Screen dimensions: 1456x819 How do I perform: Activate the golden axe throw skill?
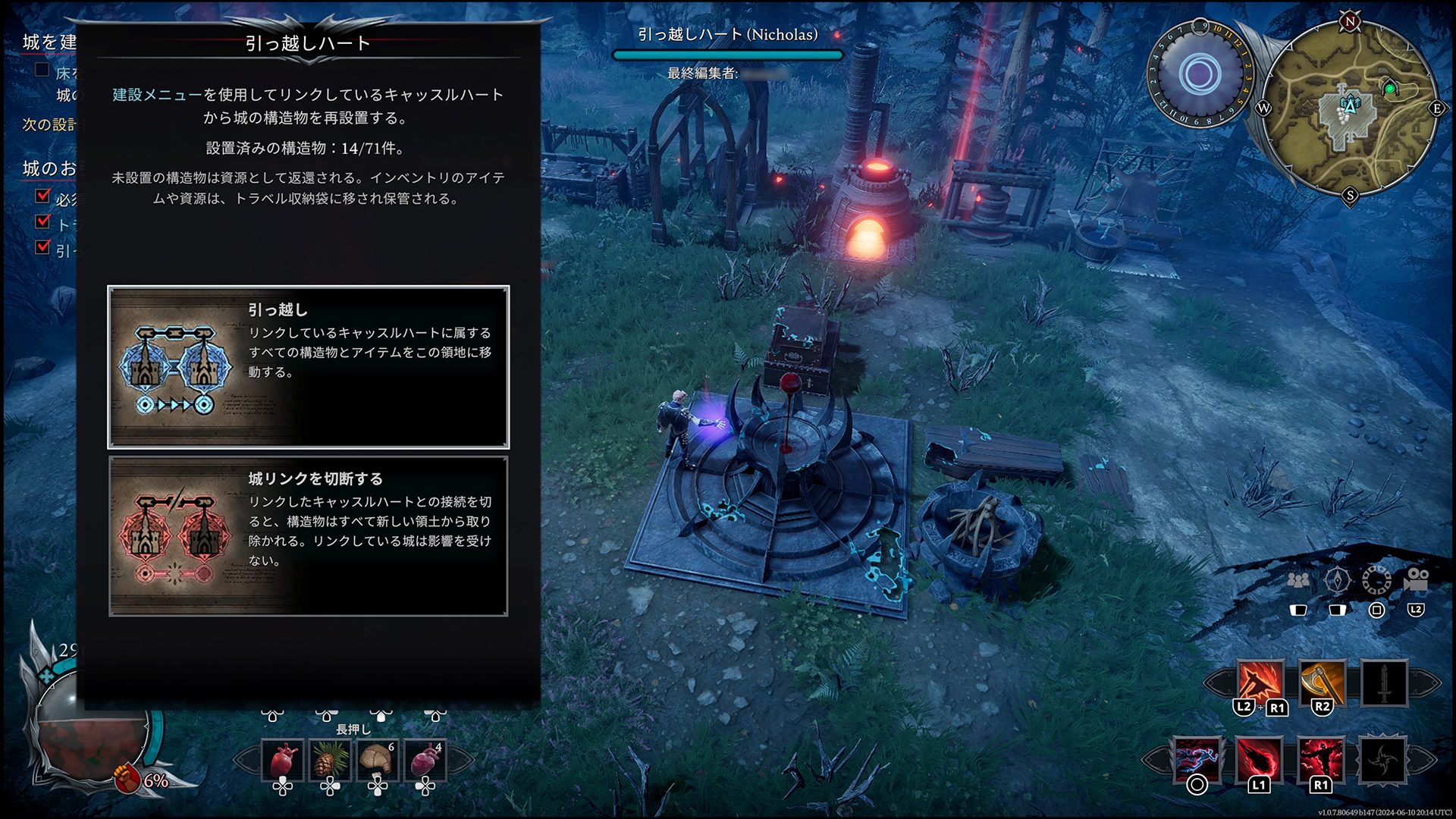(x=1322, y=682)
